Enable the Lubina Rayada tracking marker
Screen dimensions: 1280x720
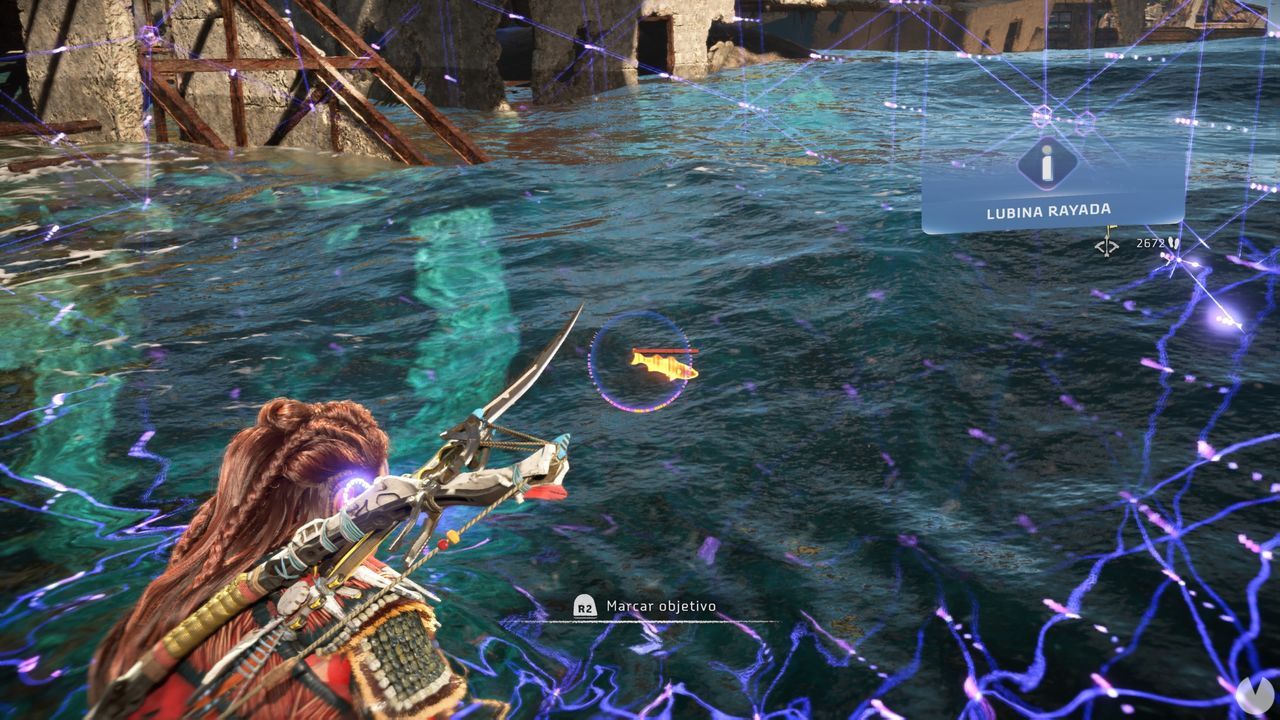(x=1110, y=228)
